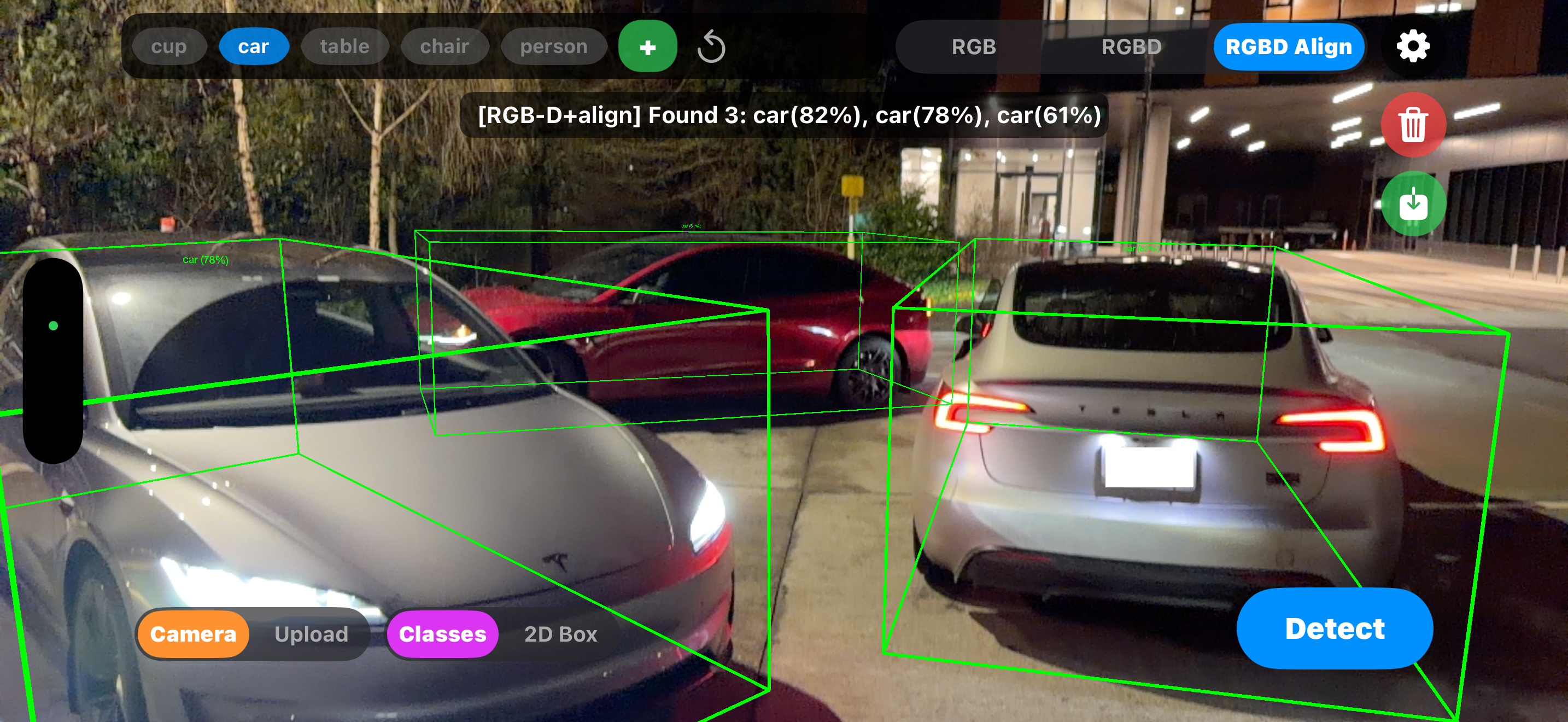The image size is (1568, 722).
Task: Switch to the Upload tab
Action: (311, 634)
